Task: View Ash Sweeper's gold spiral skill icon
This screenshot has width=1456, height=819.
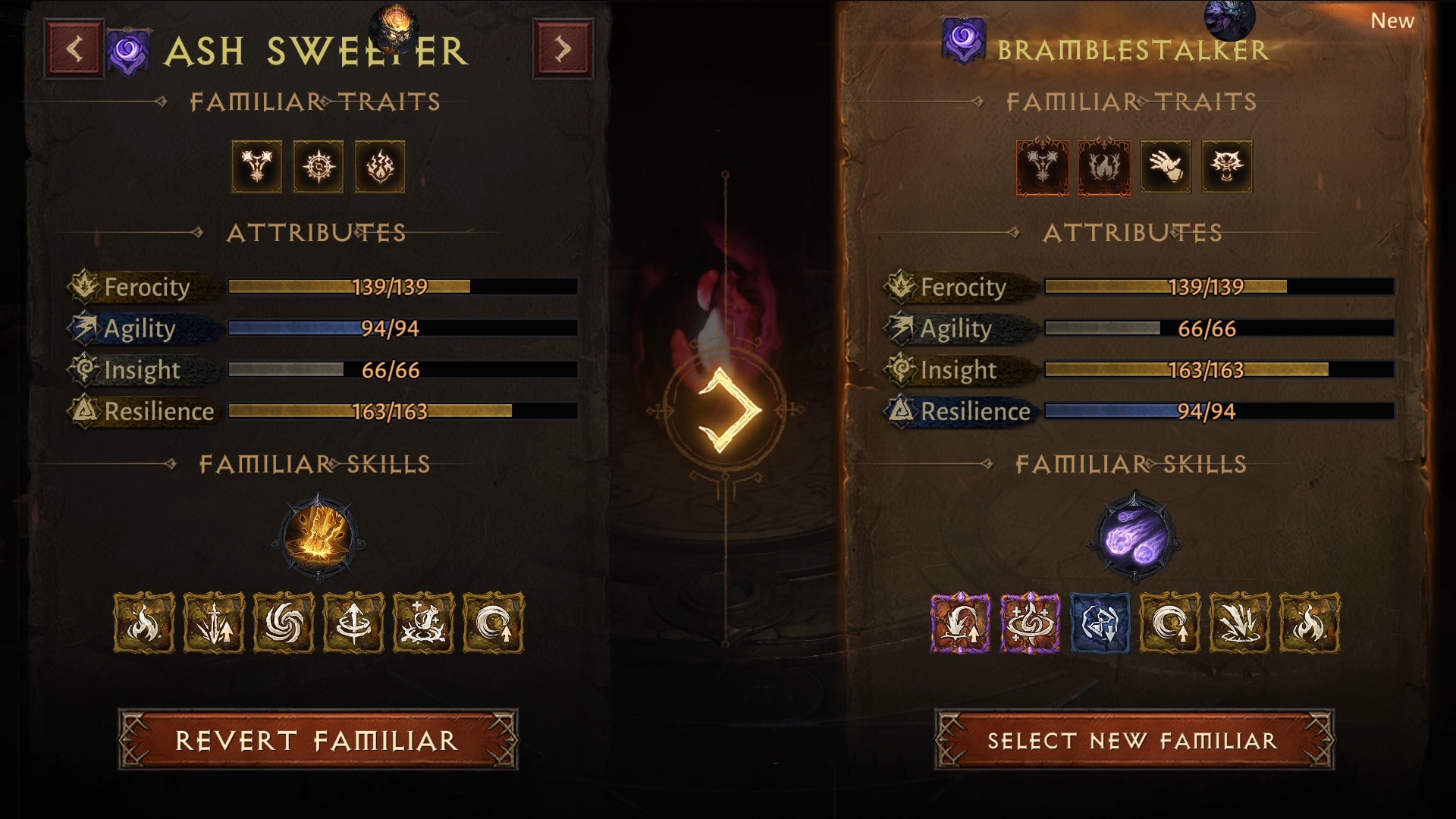Action: 284,623
